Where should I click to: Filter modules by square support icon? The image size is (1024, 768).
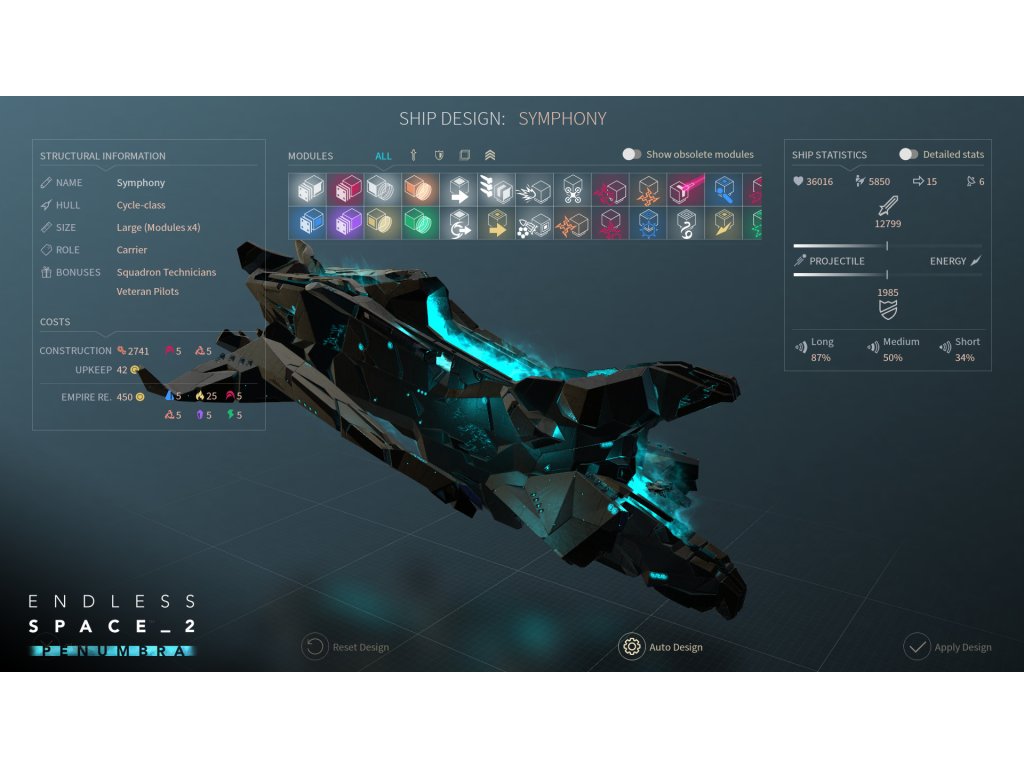coord(464,155)
